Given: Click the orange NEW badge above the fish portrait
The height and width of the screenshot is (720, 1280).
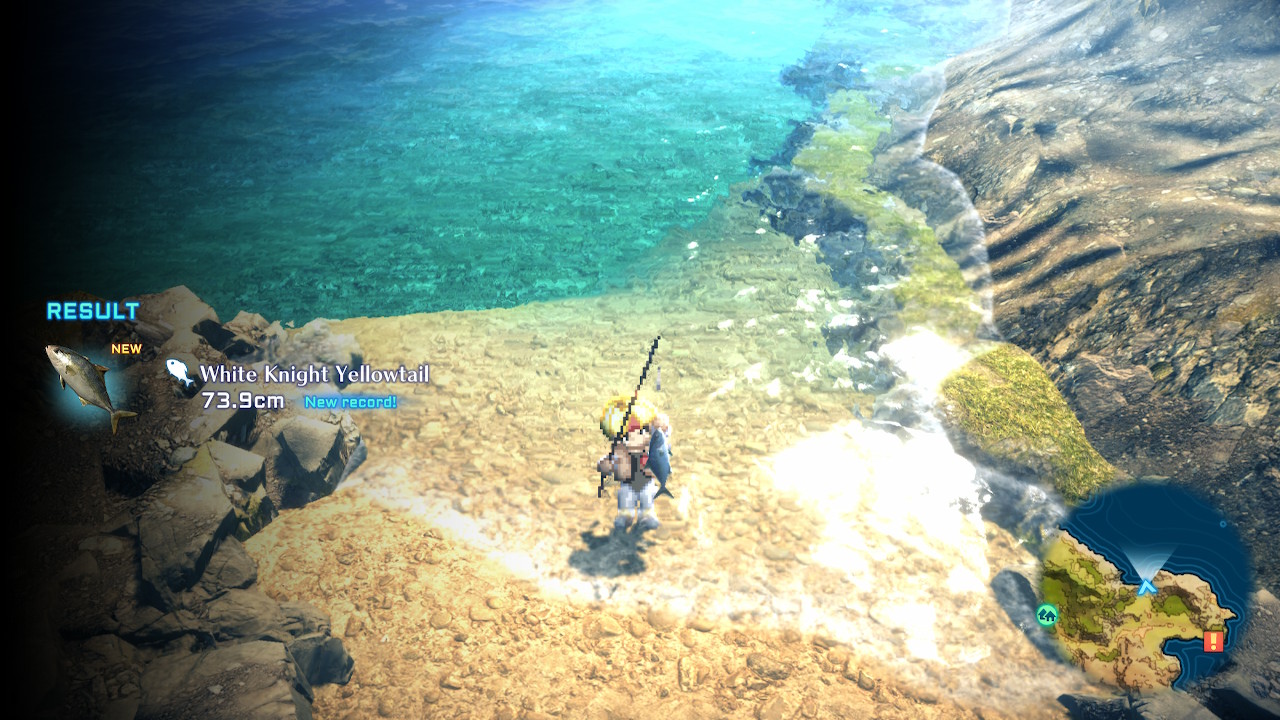Looking at the screenshot, I should coord(128,348).
